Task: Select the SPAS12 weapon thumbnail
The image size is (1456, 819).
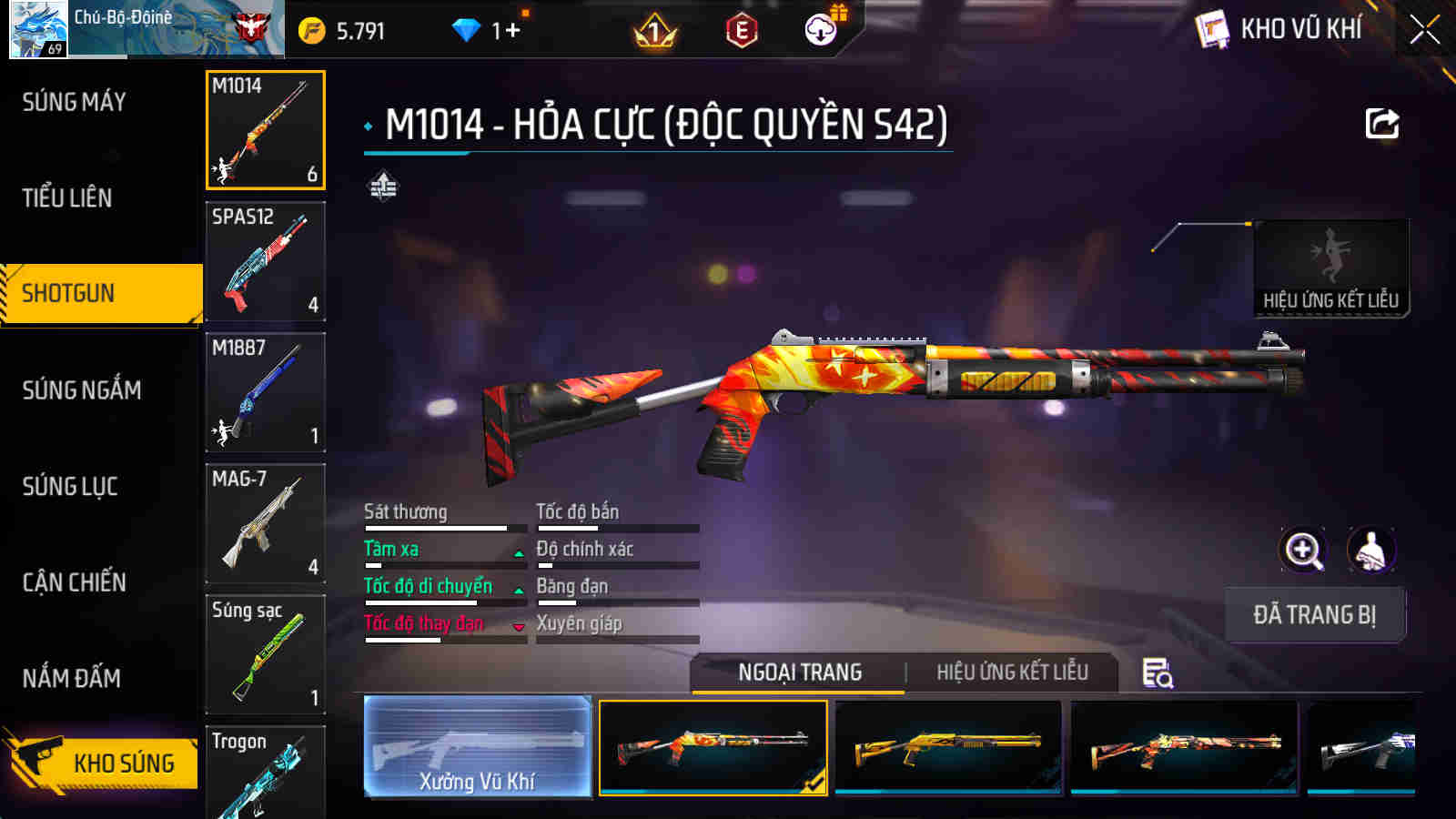Action: pyautogui.click(x=265, y=261)
